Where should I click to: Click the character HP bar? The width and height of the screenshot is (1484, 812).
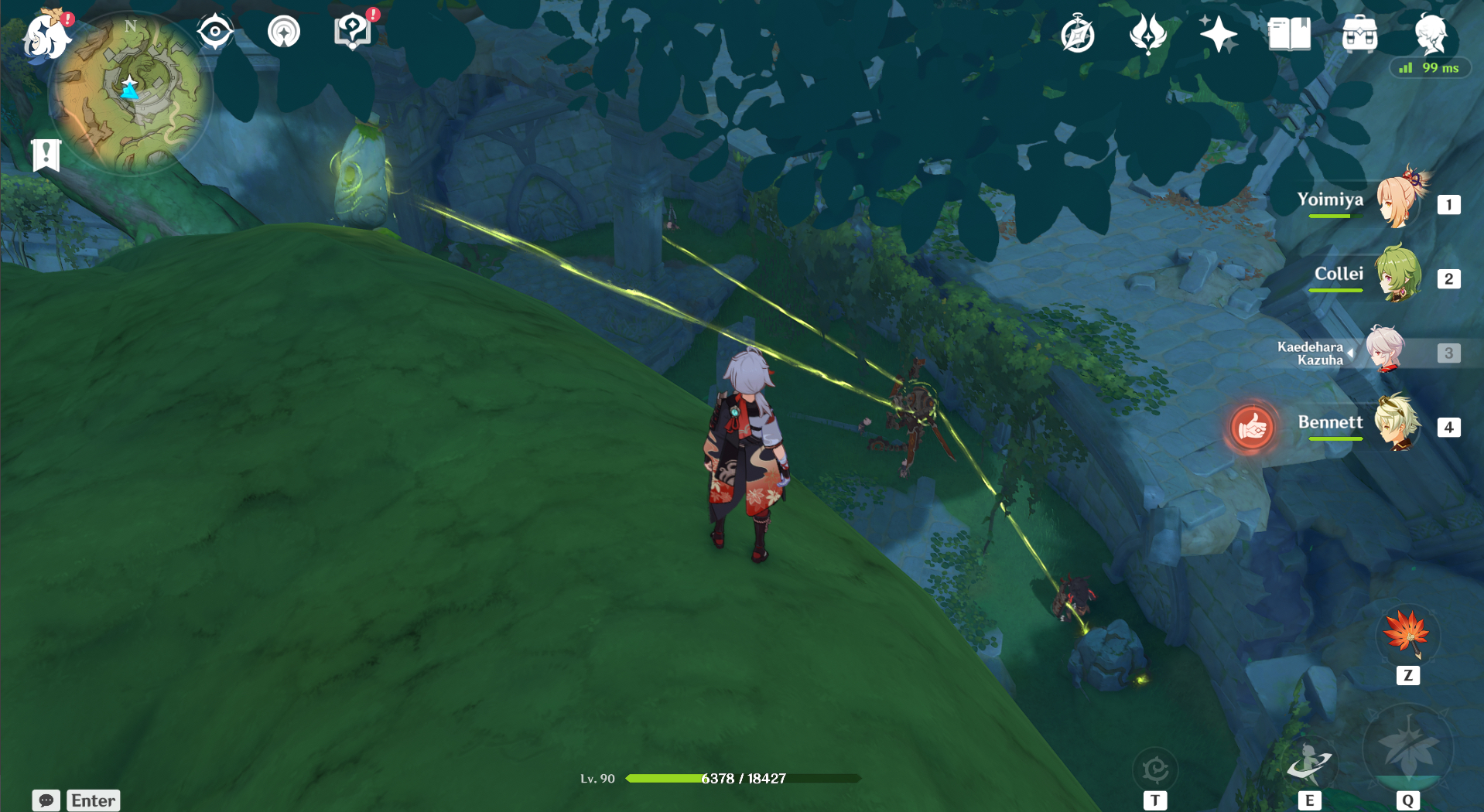tap(743, 778)
